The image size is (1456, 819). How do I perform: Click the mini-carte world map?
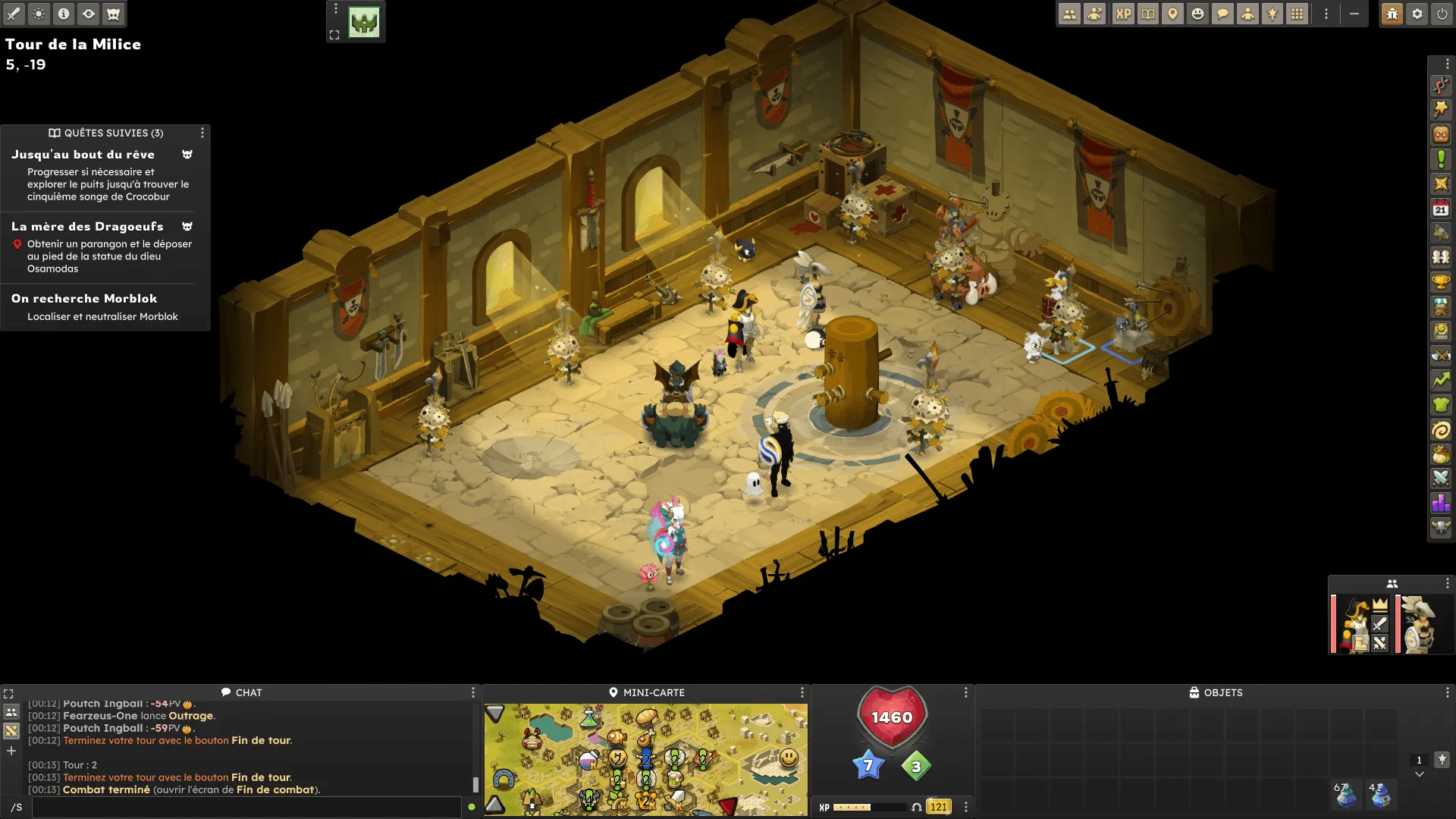click(x=645, y=759)
